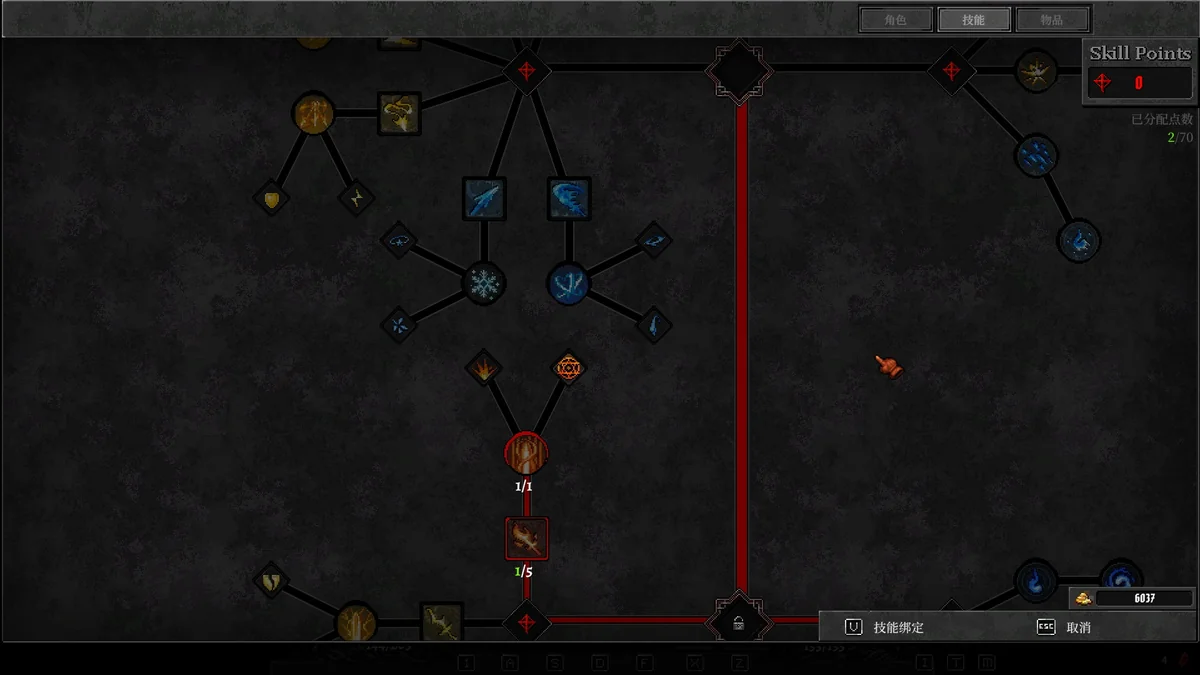Click the 技能绑定 skill binding button
The width and height of the screenshot is (1200, 675).
click(x=886, y=627)
